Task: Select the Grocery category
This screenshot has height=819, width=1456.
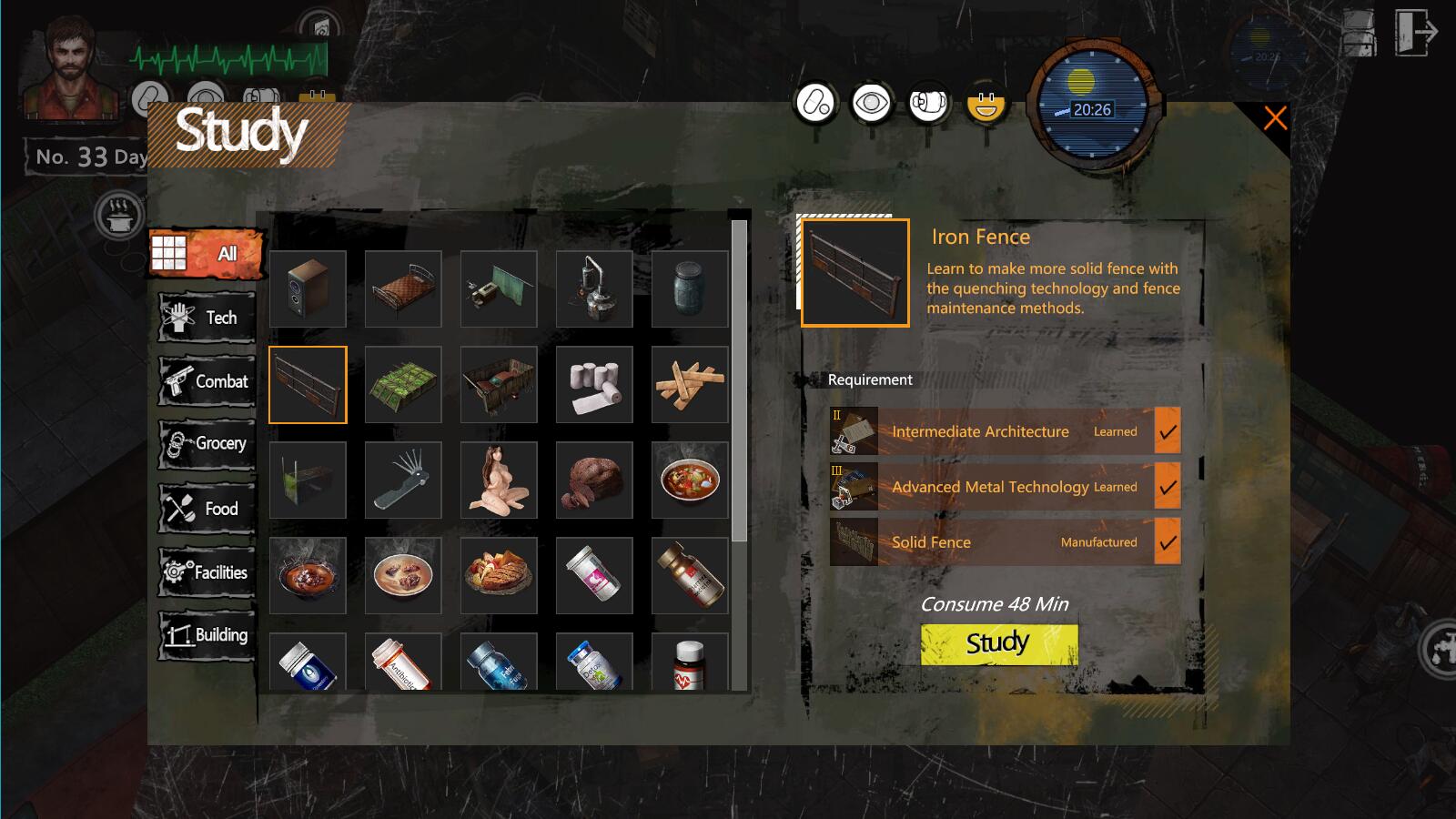Action: 207,445
